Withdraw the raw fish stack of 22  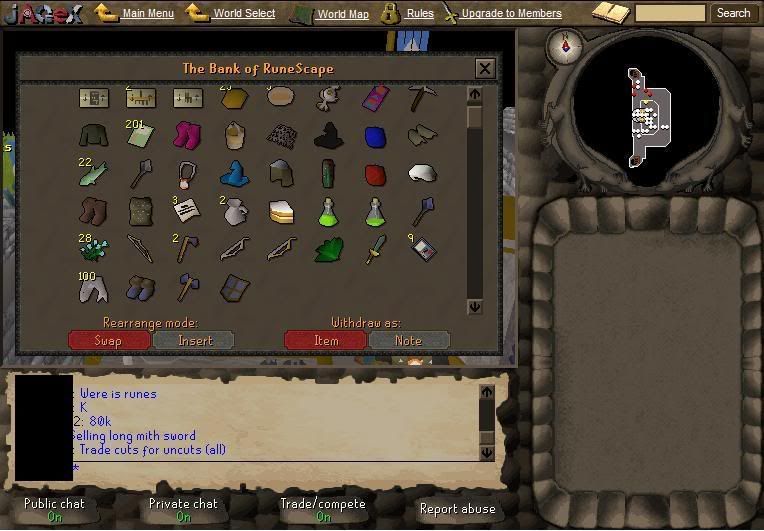click(93, 174)
